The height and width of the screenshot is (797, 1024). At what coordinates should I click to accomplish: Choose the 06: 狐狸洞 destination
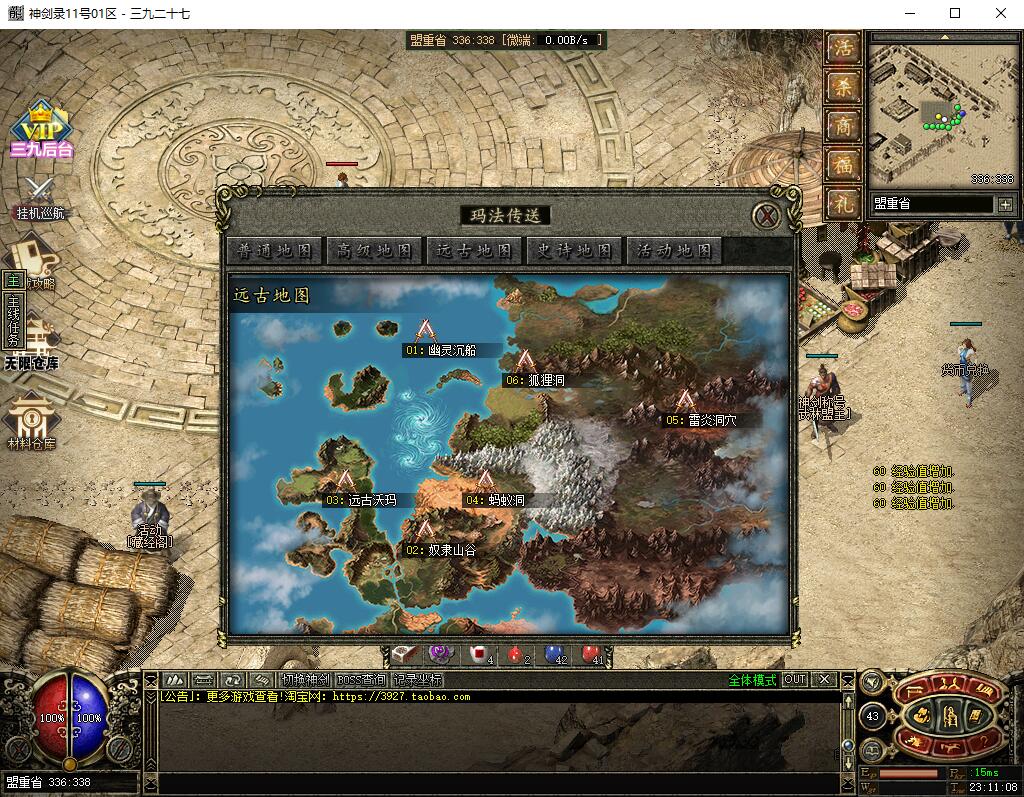pos(526,361)
